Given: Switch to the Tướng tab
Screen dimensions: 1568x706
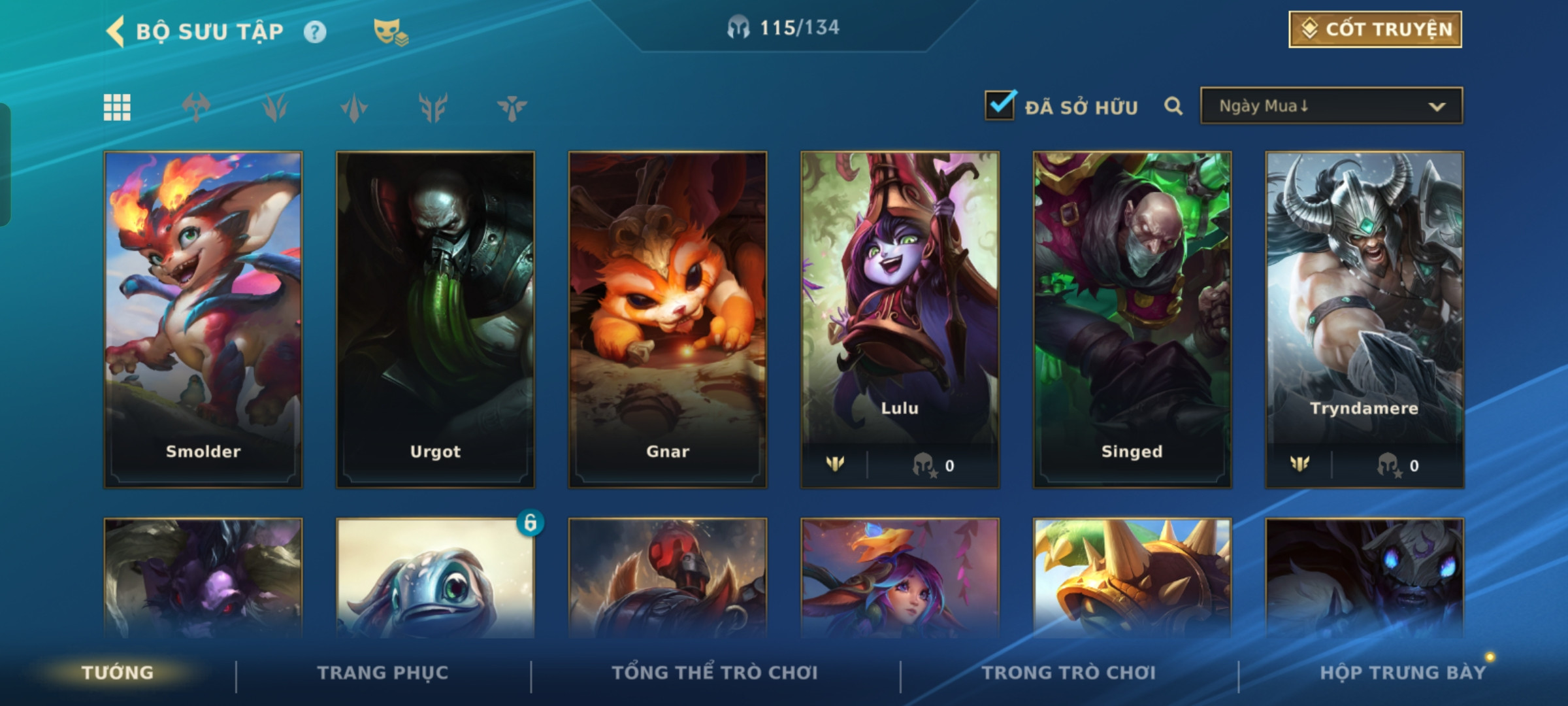Looking at the screenshot, I should (x=118, y=673).
